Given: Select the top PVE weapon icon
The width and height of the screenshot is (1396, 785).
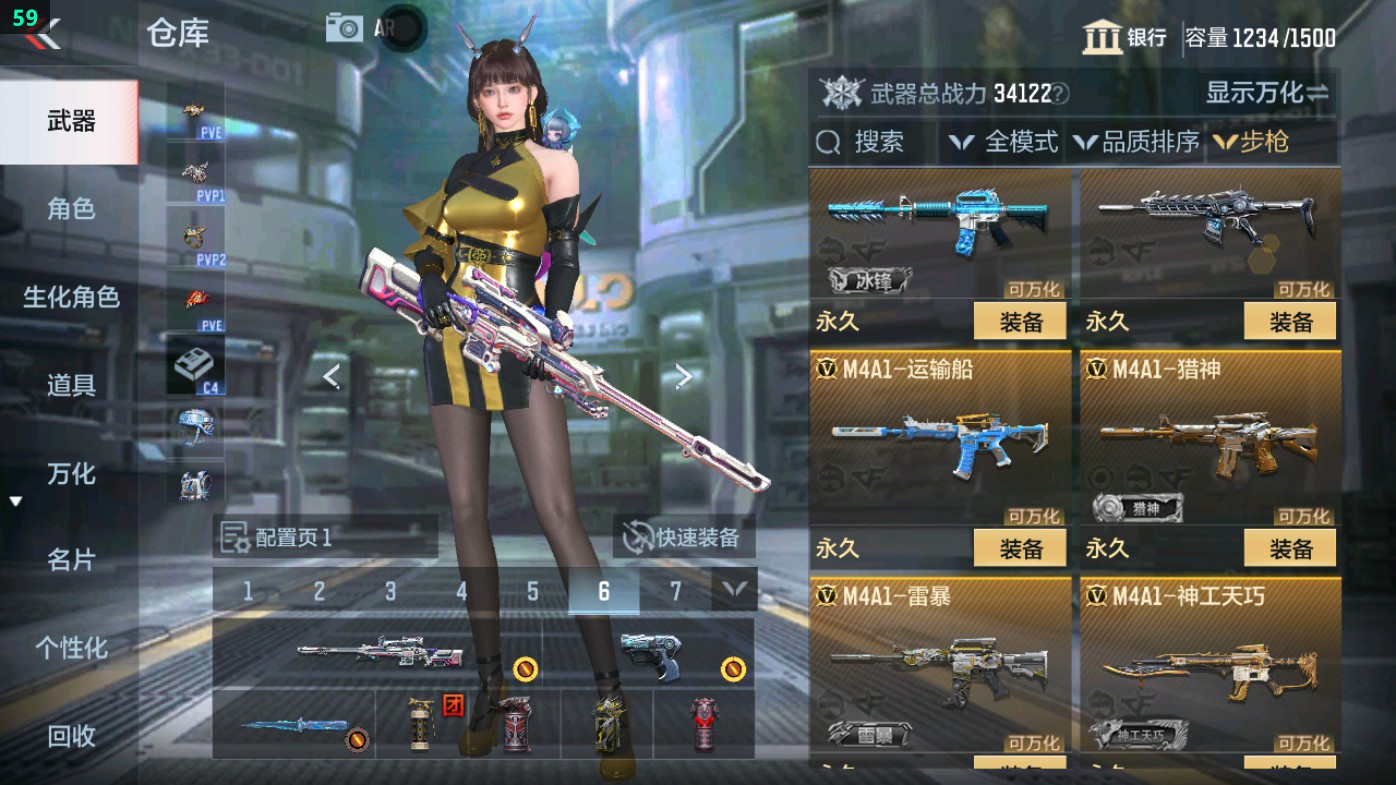Looking at the screenshot, I should 196,110.
